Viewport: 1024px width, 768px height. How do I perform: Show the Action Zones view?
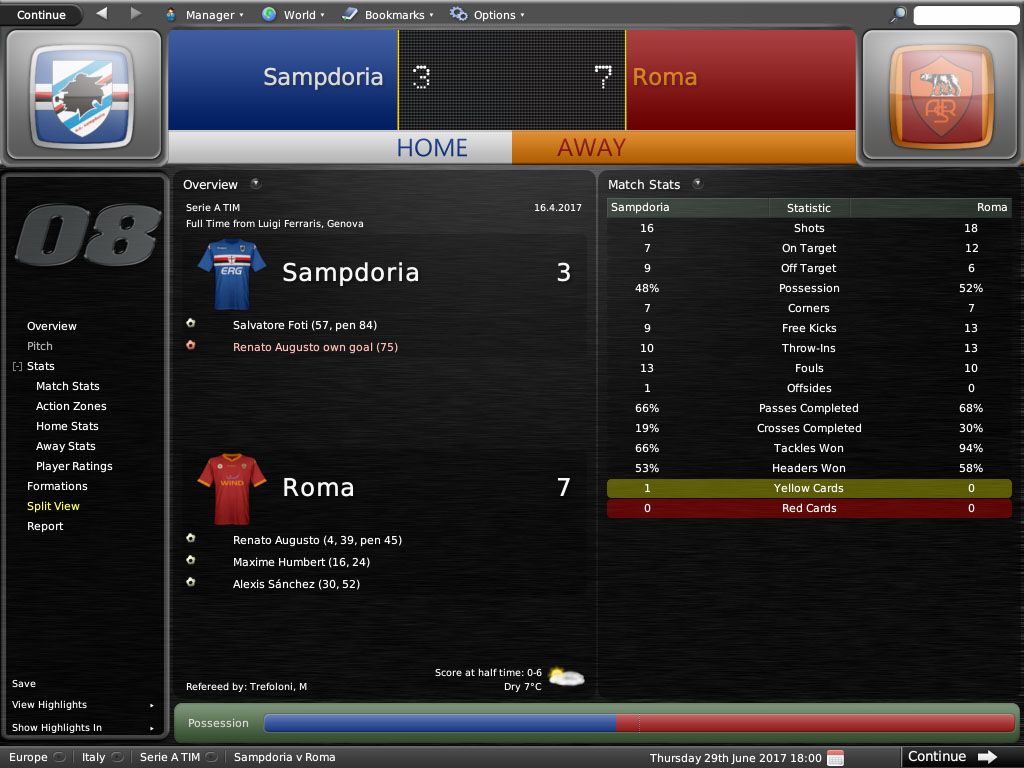coord(71,406)
